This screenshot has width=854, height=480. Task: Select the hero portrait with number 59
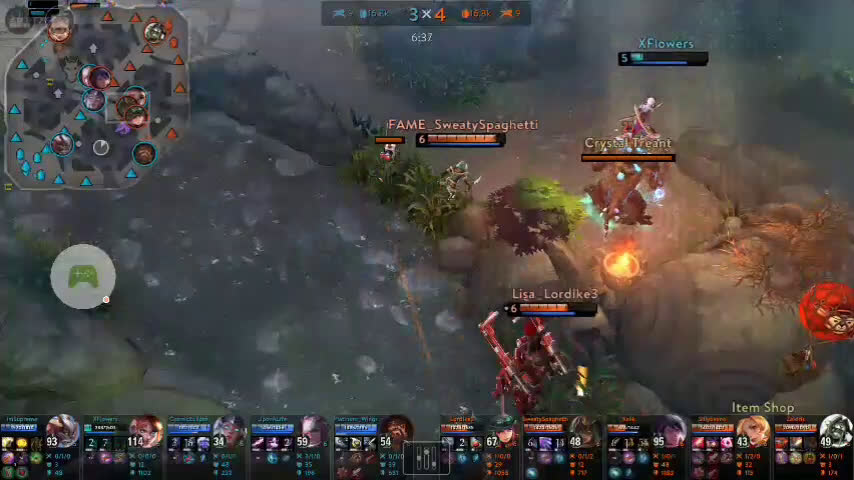coord(314,433)
